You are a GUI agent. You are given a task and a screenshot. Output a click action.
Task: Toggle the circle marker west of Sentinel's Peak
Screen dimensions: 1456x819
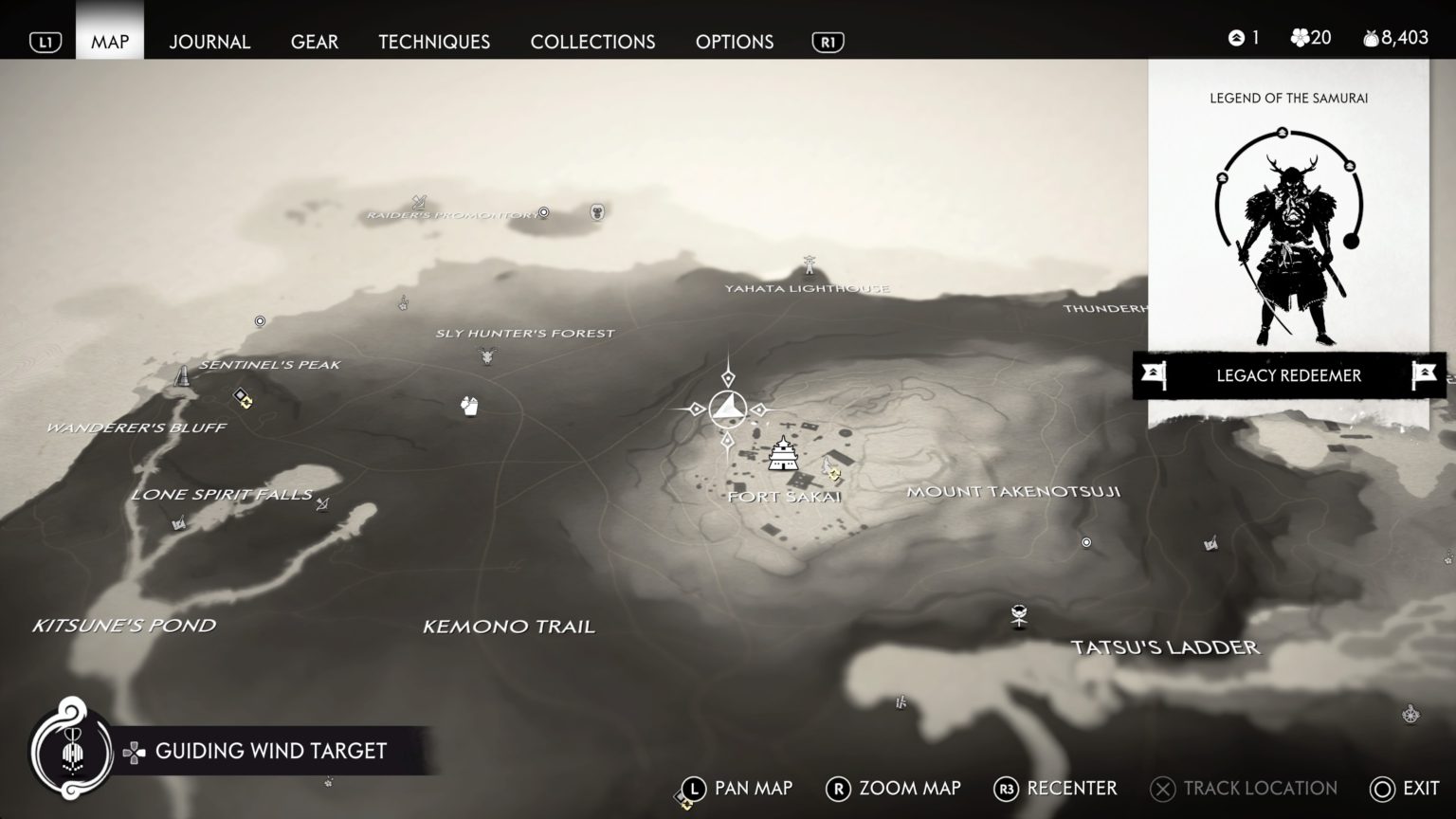coord(258,322)
